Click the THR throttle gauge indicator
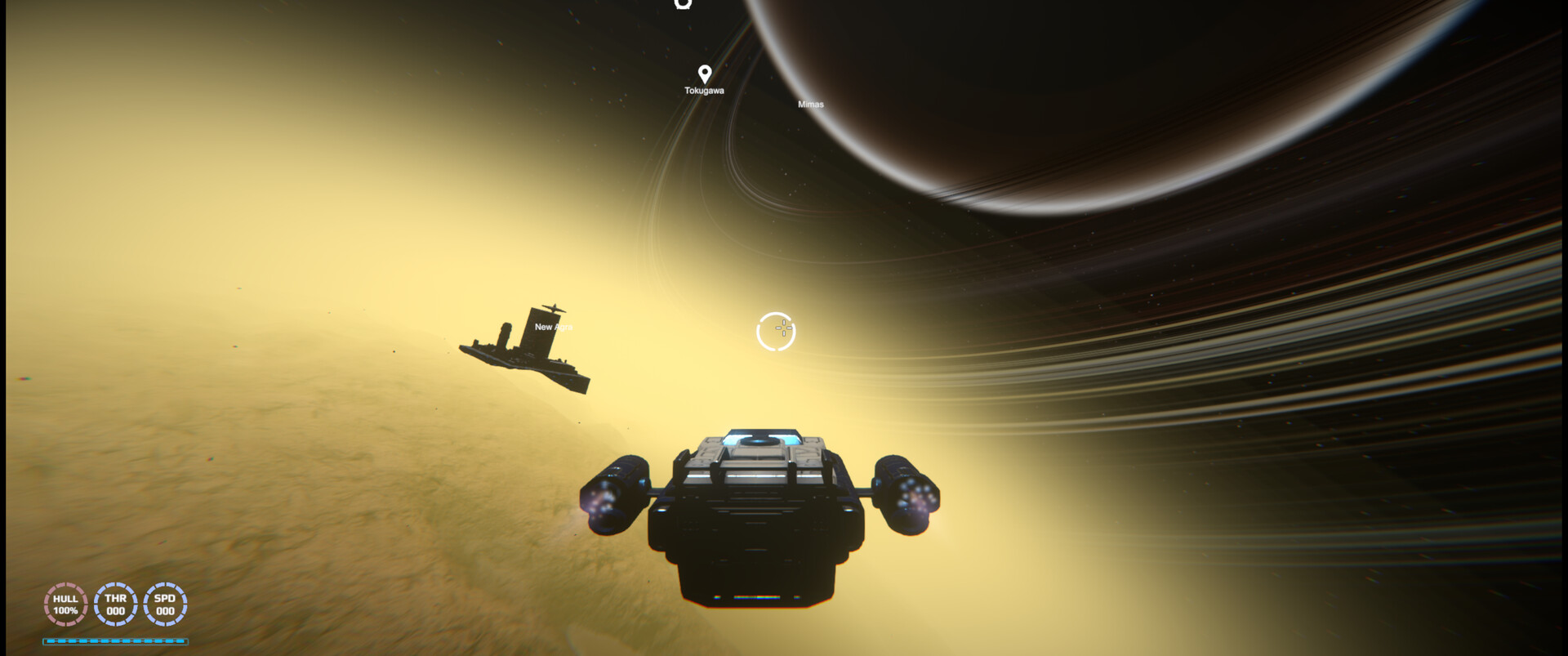Screen dimensions: 1568x656 click(x=115, y=605)
